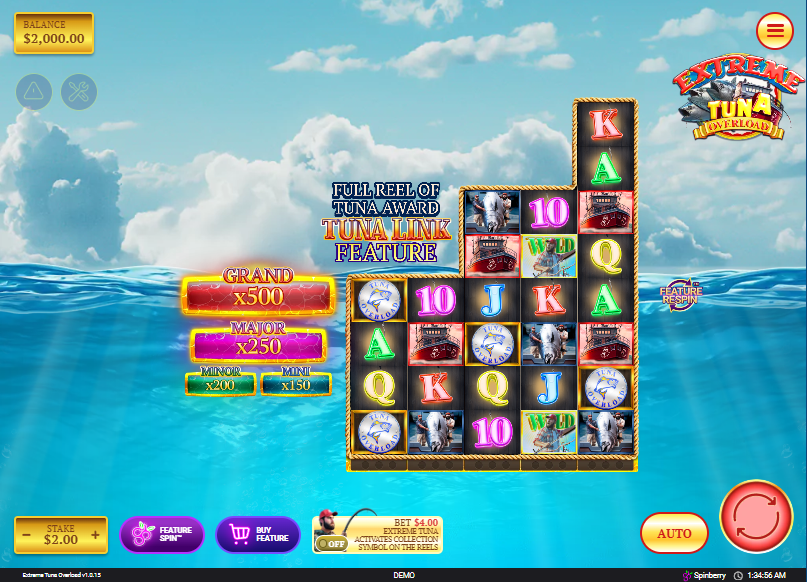807x582 pixels.
Task: Select the Feature Respin badge
Action: pyautogui.click(x=681, y=293)
